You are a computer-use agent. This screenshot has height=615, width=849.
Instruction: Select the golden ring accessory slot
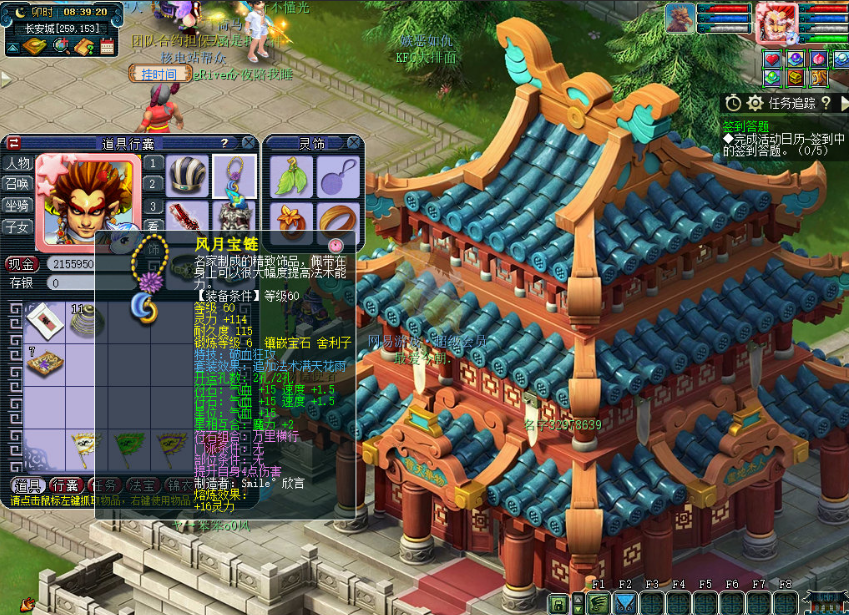338,221
